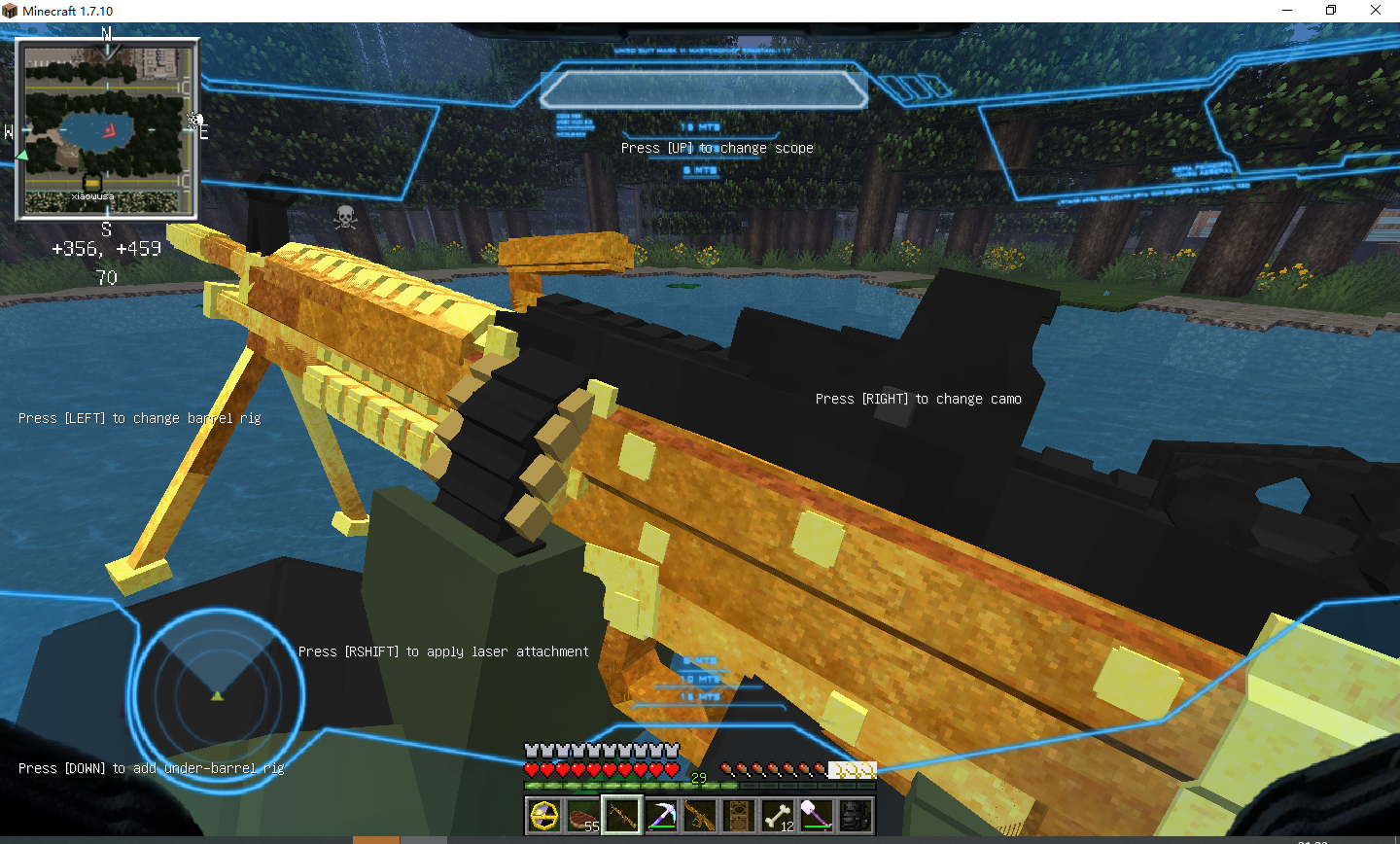Select the golden rifle with black magazine

point(700,816)
